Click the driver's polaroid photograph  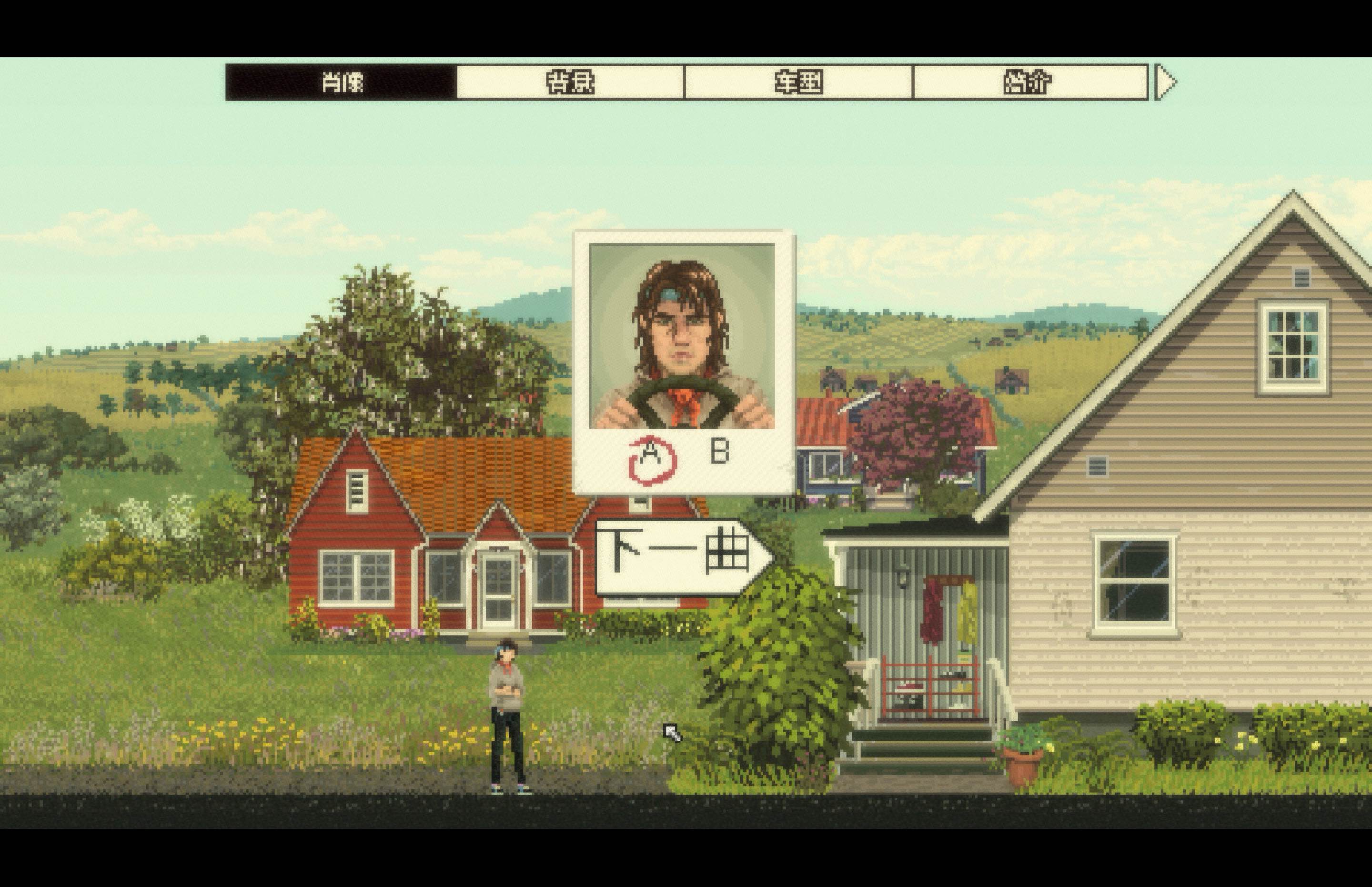[683, 357]
